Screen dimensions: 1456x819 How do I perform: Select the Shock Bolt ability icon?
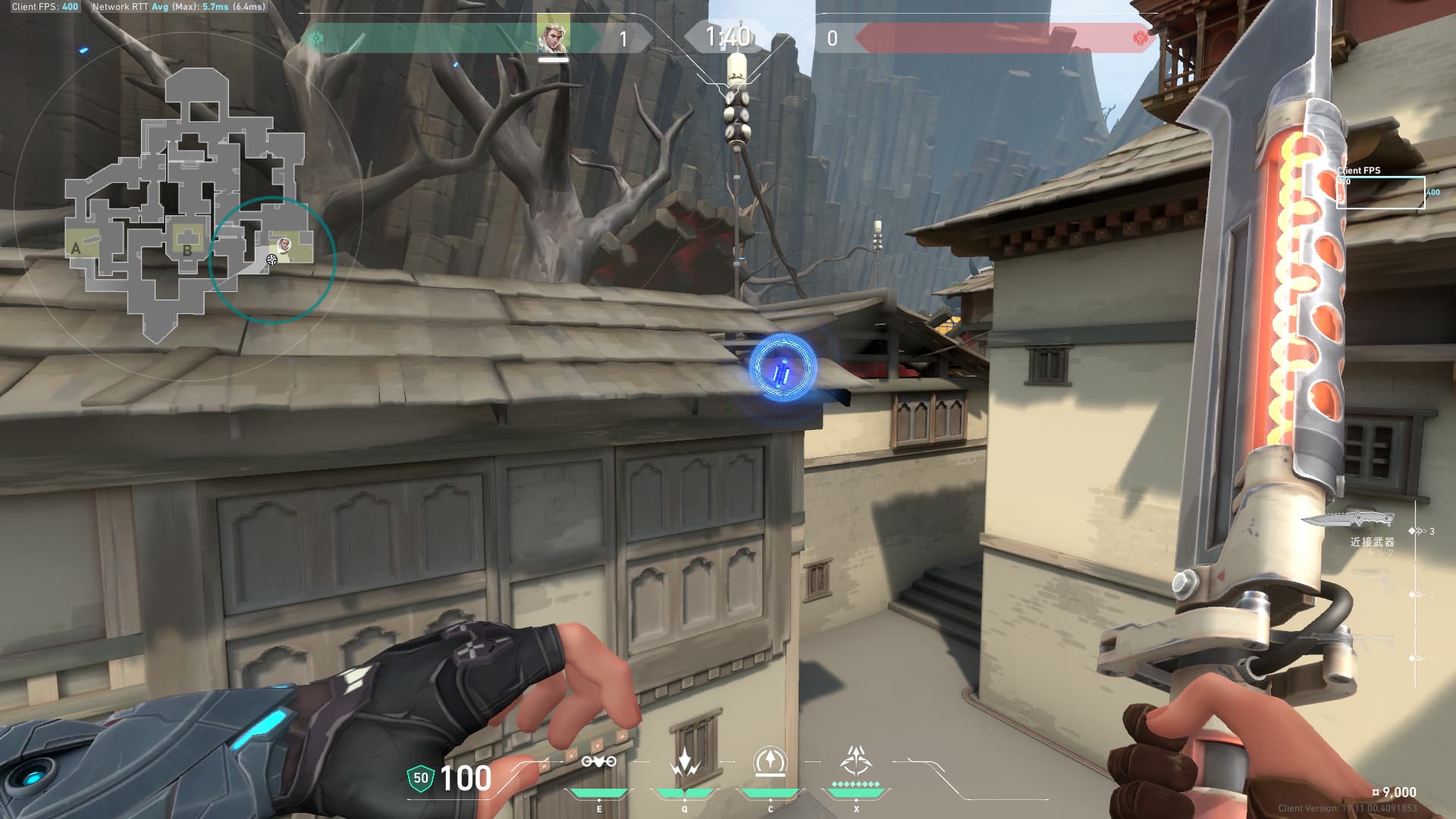click(x=684, y=762)
